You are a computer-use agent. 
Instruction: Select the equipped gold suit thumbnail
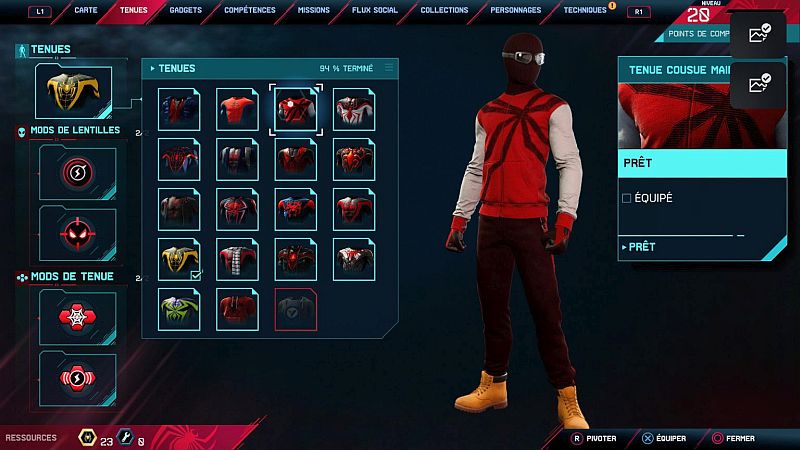click(180, 259)
